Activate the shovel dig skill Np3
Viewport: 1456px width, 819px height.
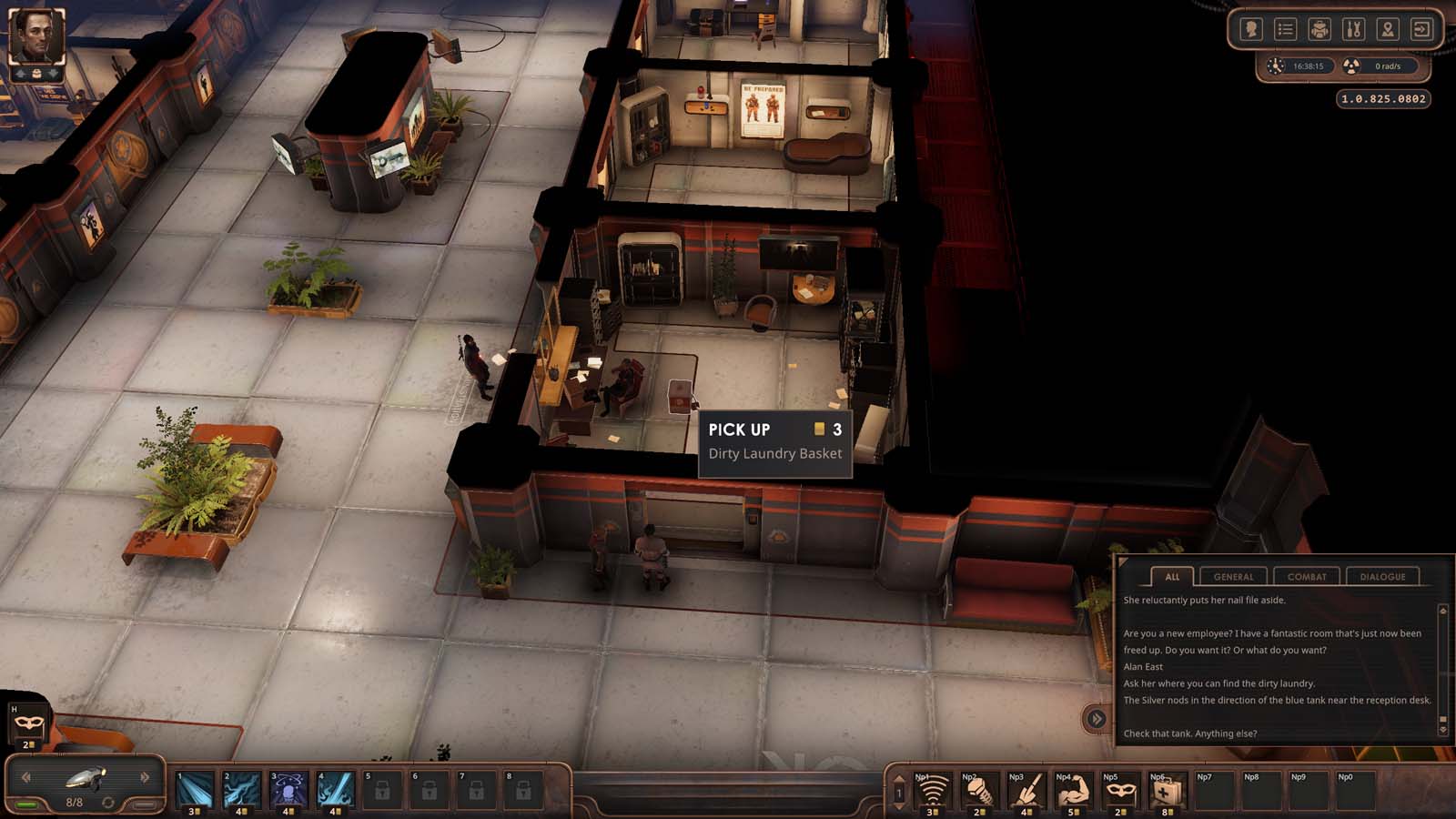pyautogui.click(x=1026, y=792)
